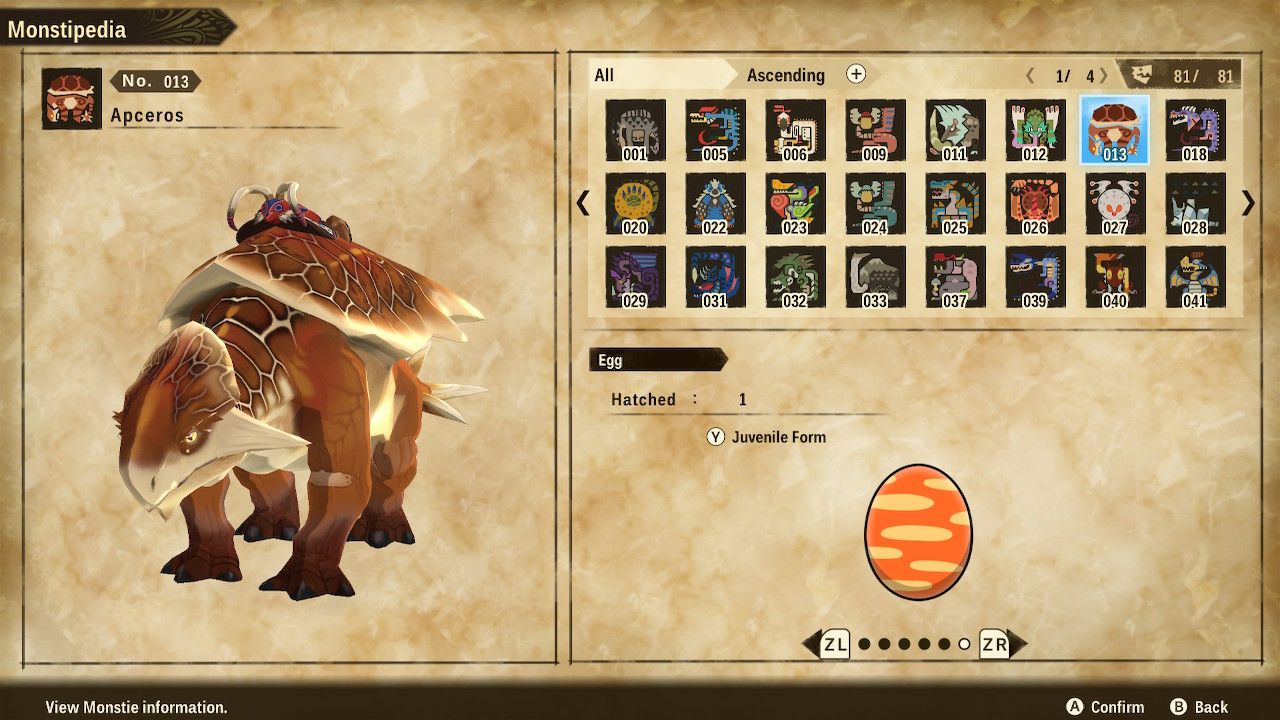This screenshot has width=1280, height=720.
Task: Open the green monster entry 032
Action: 798,278
